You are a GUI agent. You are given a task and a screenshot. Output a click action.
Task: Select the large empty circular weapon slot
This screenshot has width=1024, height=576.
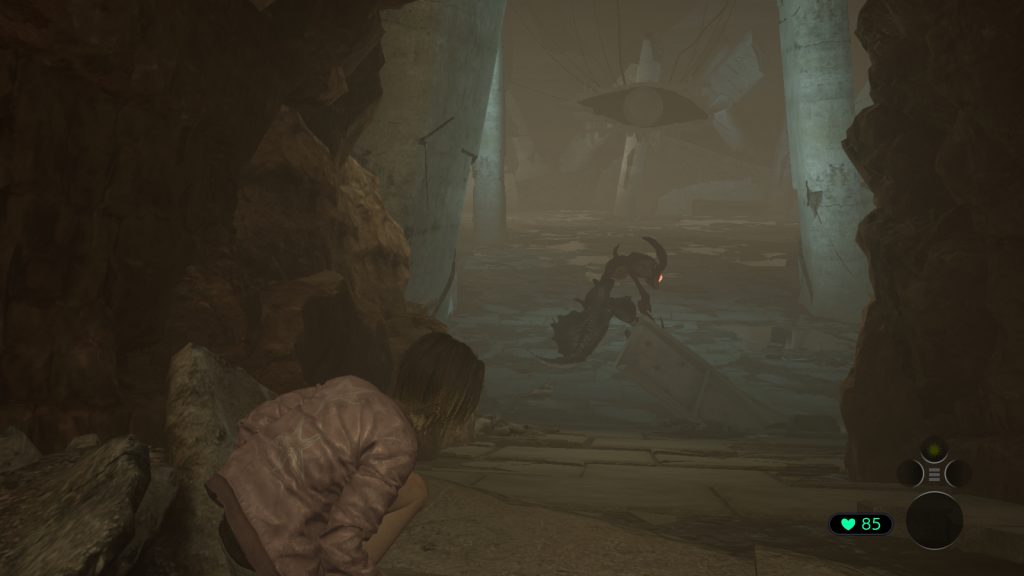(x=934, y=520)
